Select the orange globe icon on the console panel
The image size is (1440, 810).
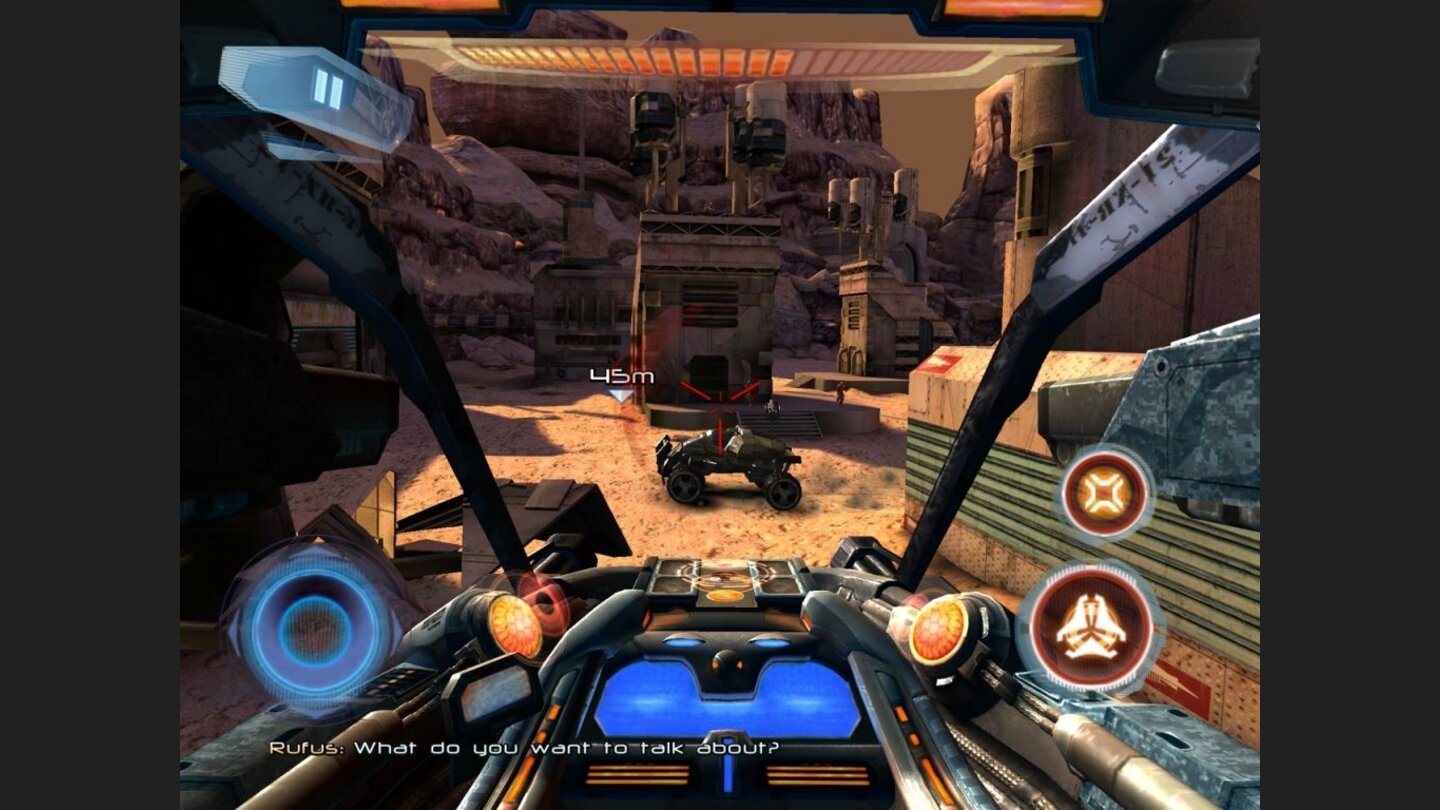723,595
